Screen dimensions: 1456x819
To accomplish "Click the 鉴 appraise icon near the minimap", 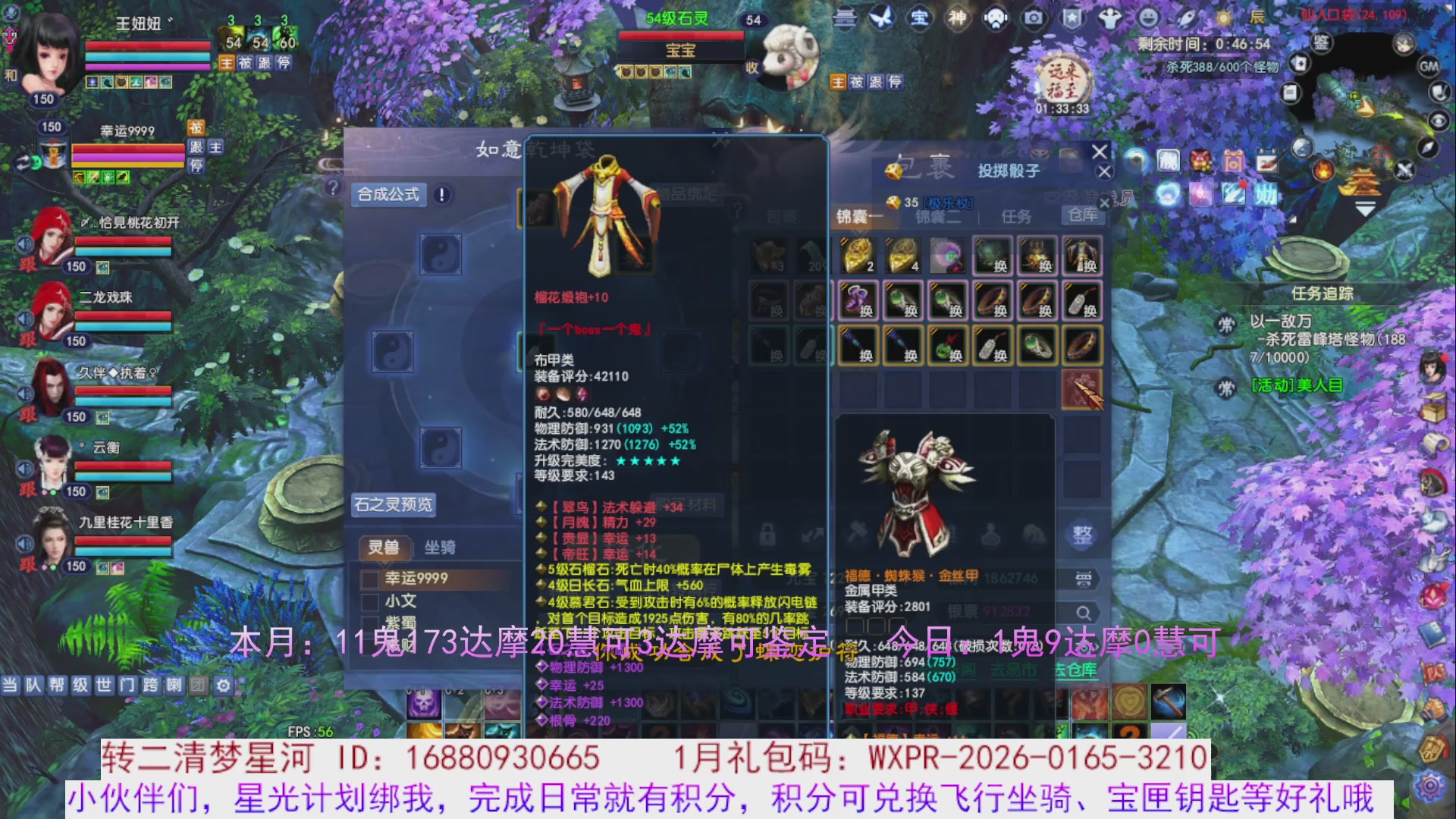I will coord(1321,43).
